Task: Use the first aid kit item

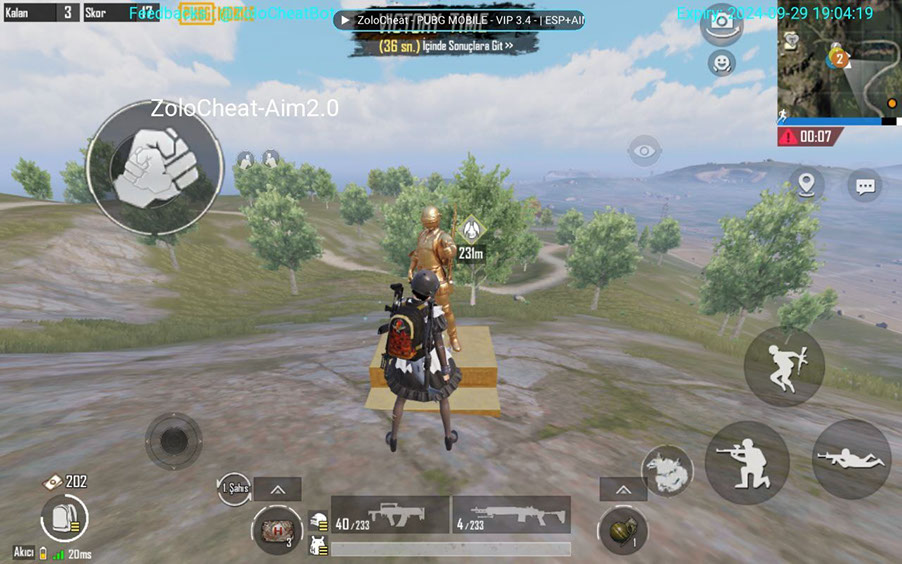Action: pyautogui.click(x=276, y=529)
